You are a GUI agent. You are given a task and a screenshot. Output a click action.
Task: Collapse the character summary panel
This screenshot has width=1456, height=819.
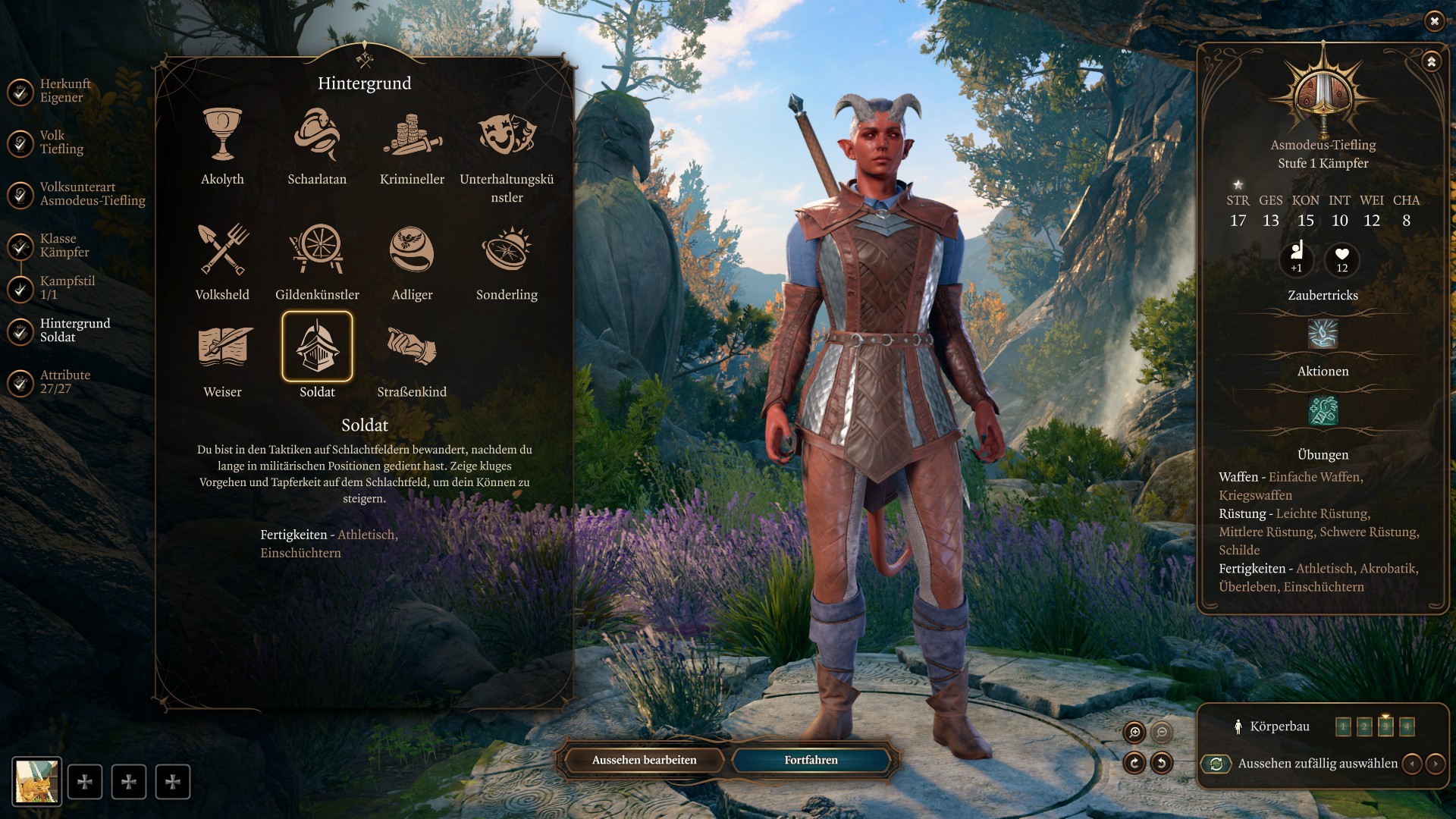point(1431,61)
